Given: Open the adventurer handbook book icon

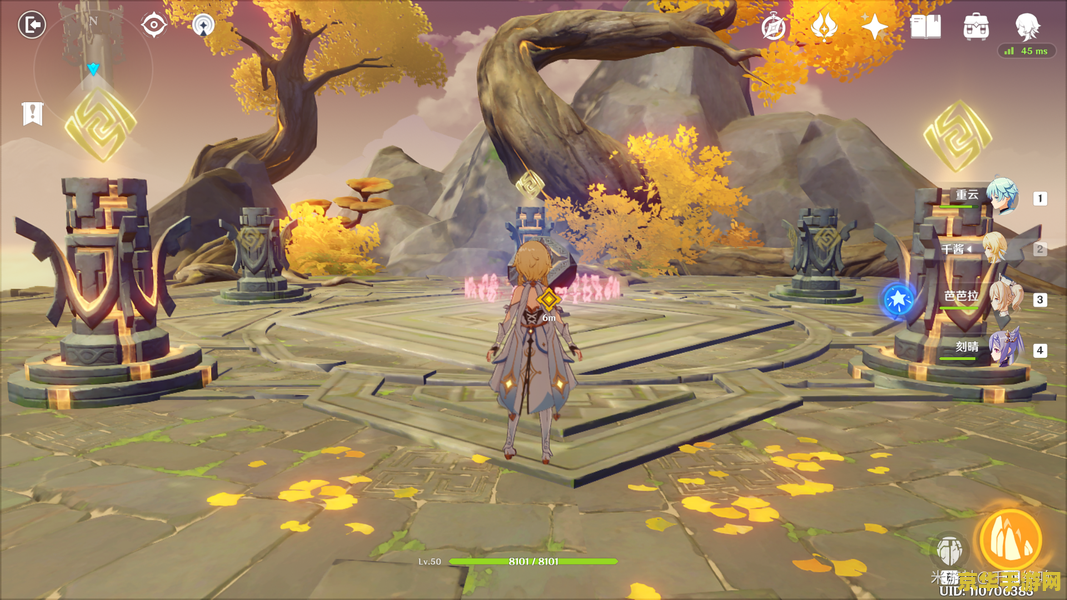Looking at the screenshot, I should pos(925,27).
